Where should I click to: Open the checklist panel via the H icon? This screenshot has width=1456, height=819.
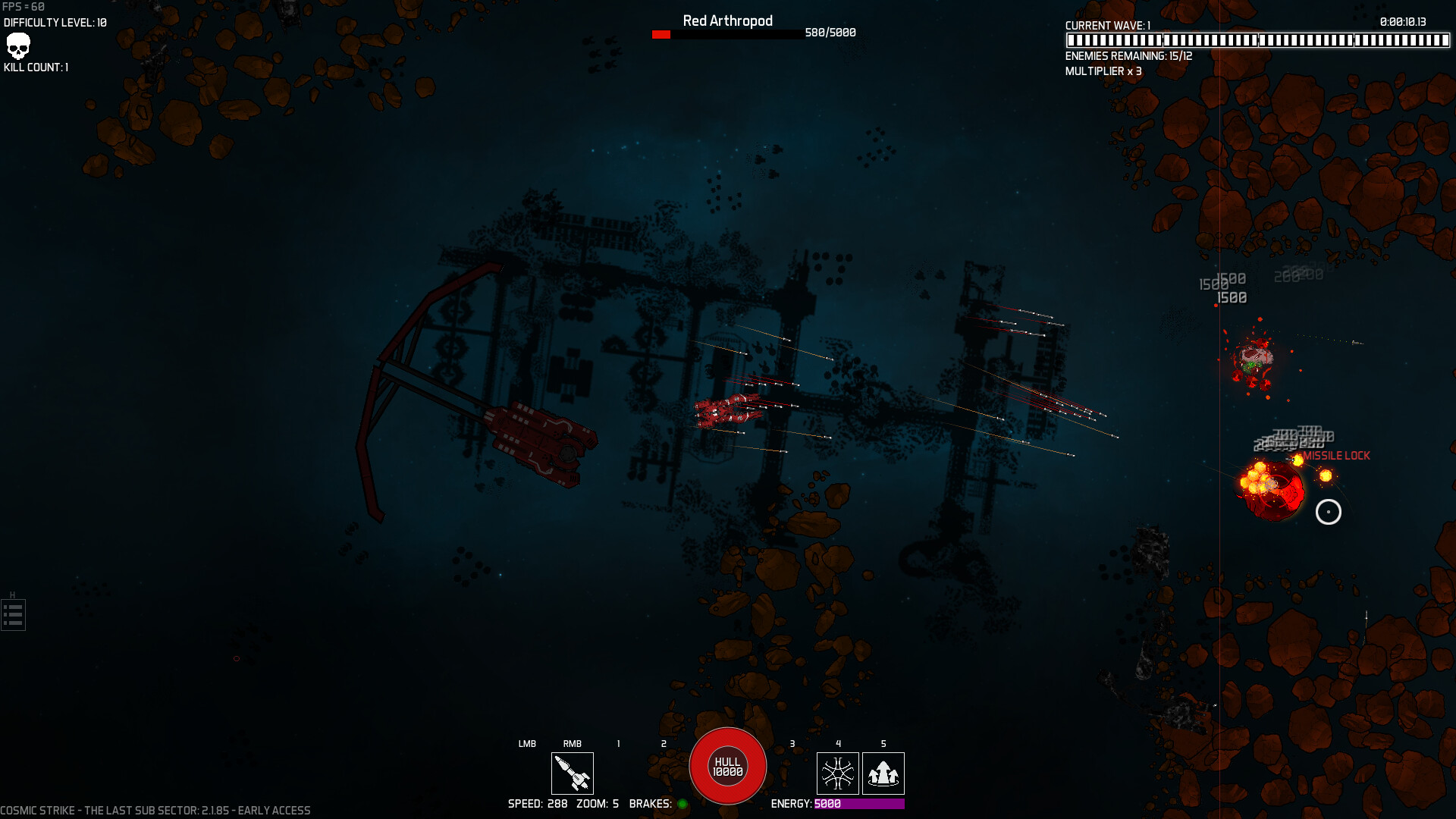(12, 614)
